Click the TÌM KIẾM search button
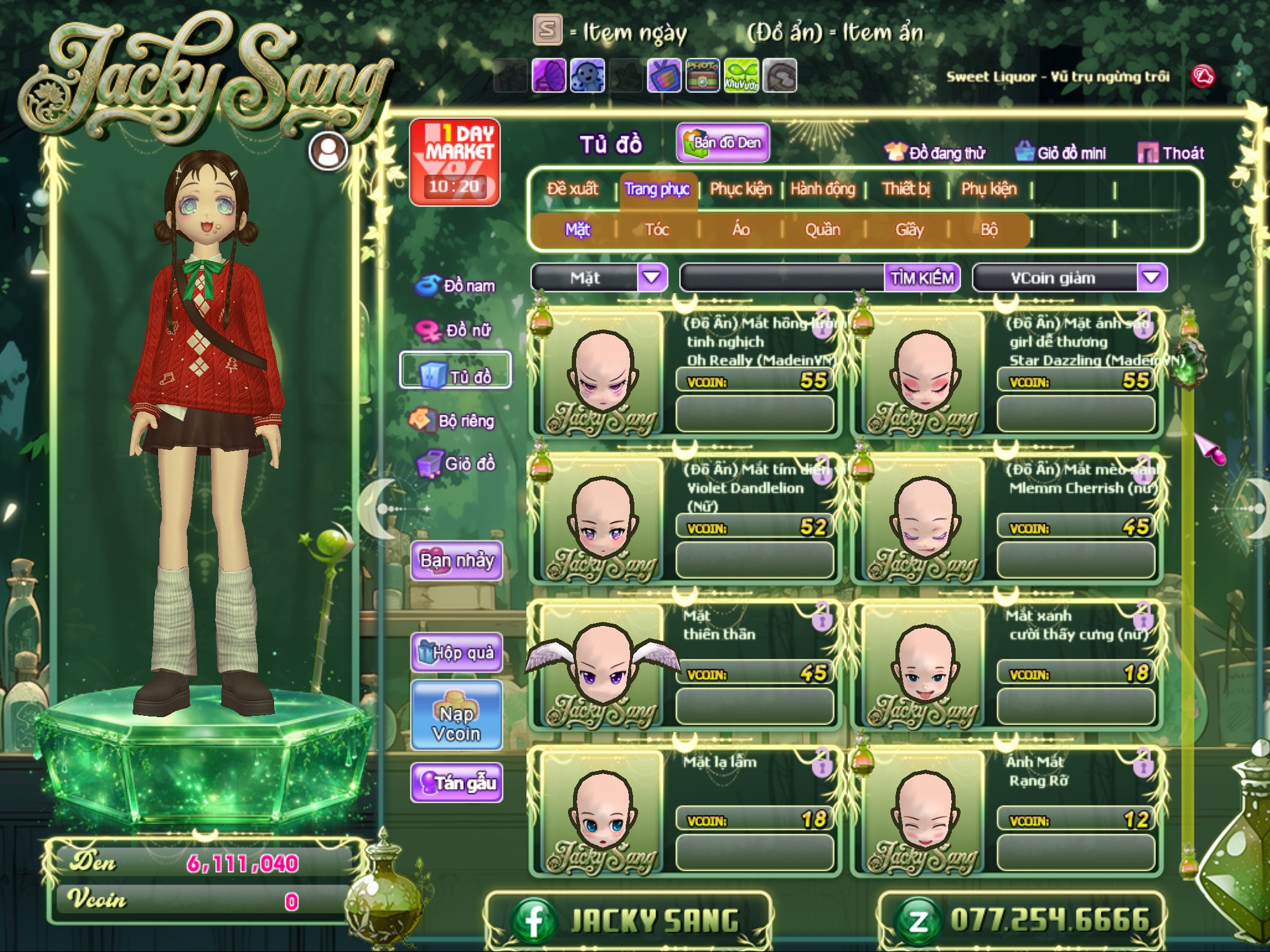Screen dimensions: 1270x952 [921, 278]
